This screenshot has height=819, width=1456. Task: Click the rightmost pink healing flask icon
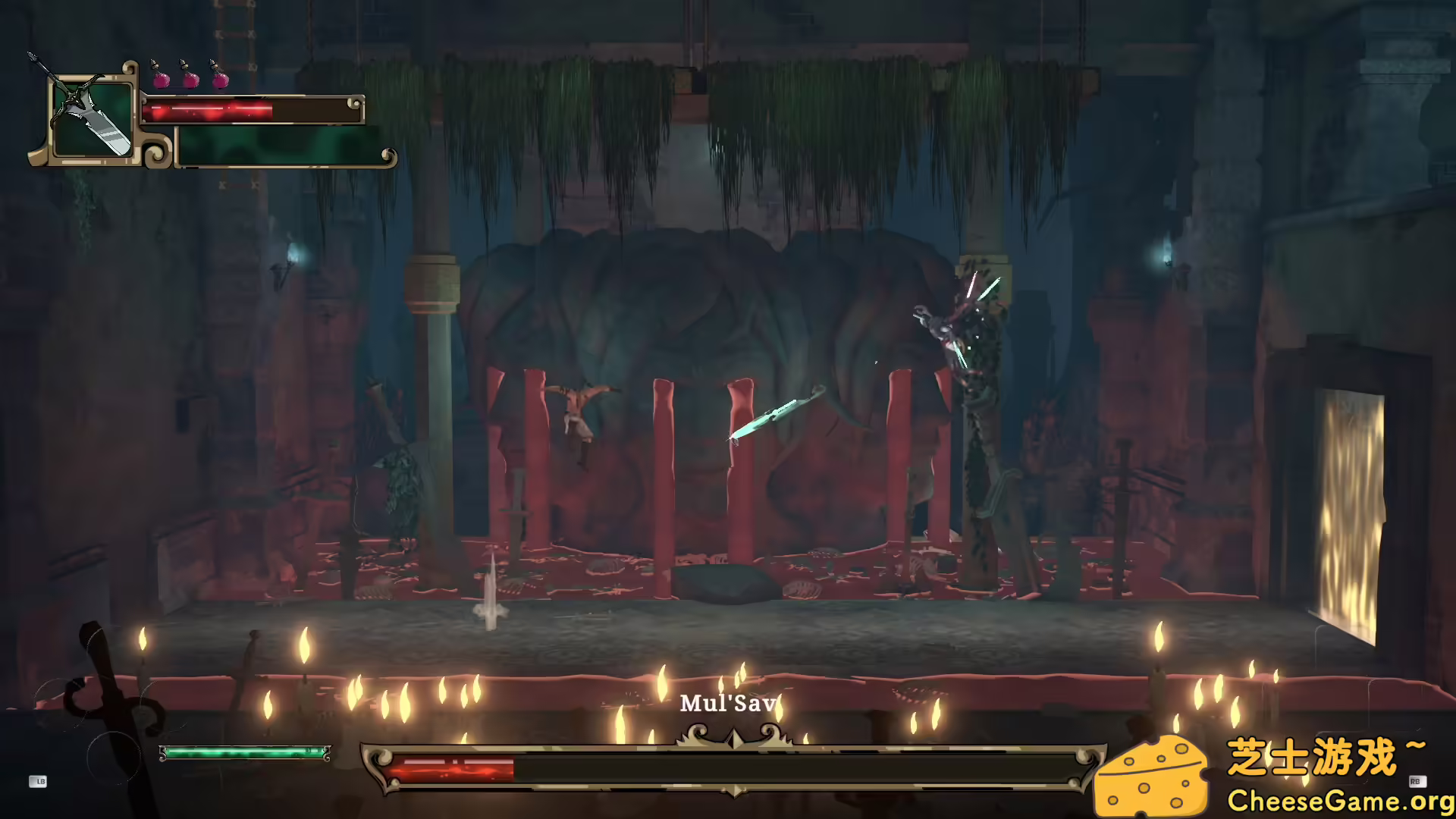(222, 79)
